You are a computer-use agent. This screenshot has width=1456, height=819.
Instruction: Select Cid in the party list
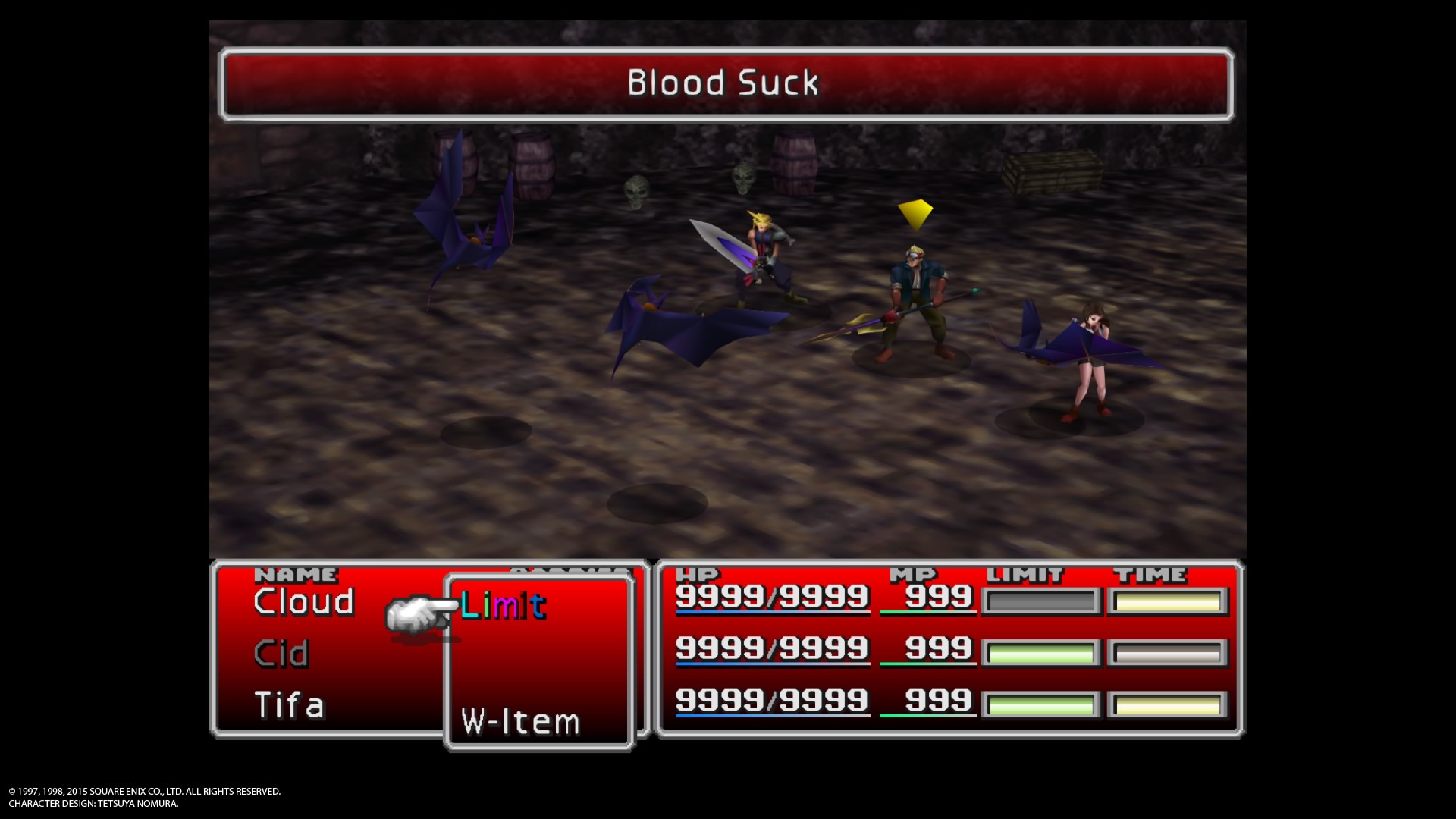tap(281, 654)
